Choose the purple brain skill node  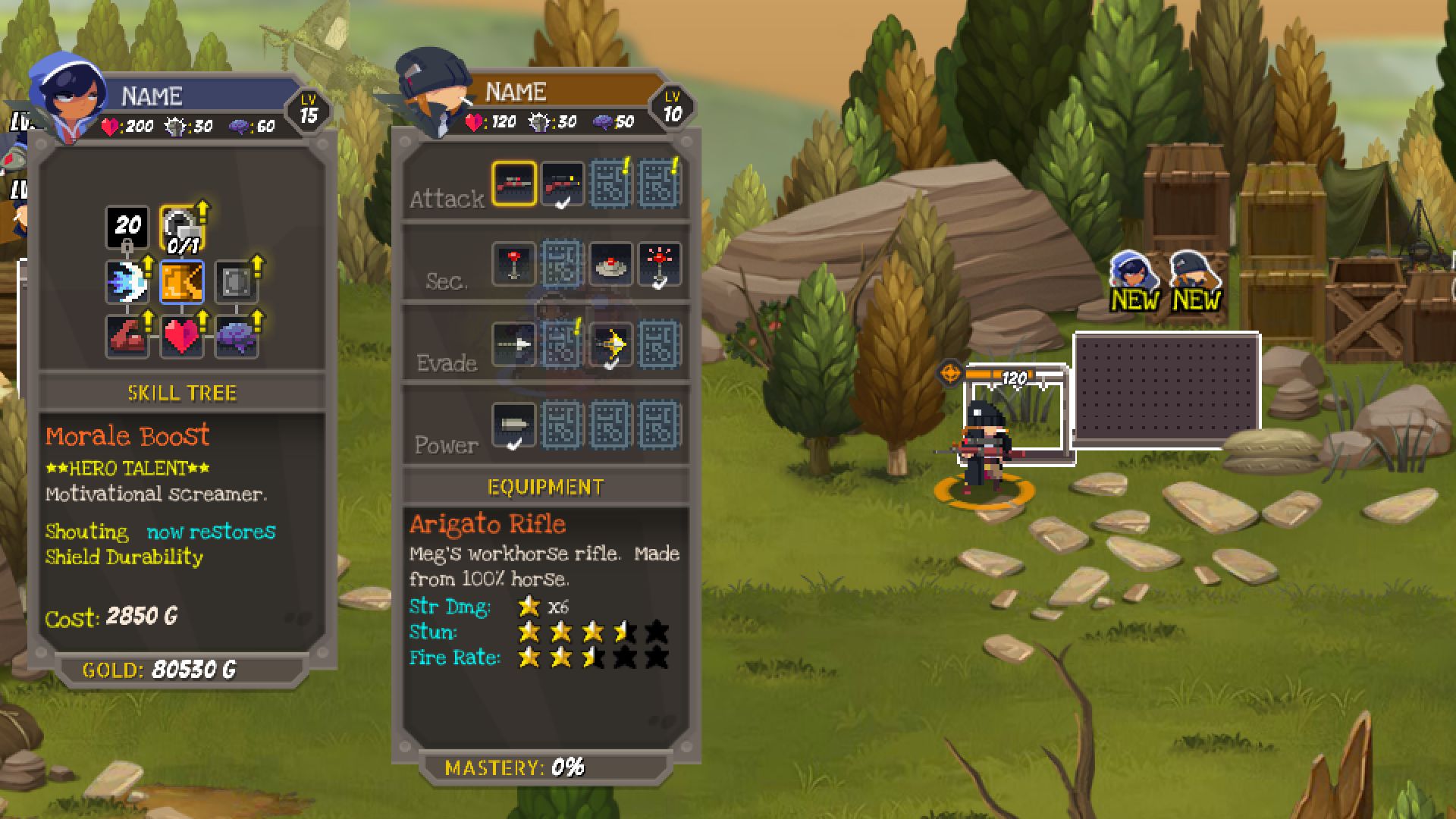coord(237,336)
